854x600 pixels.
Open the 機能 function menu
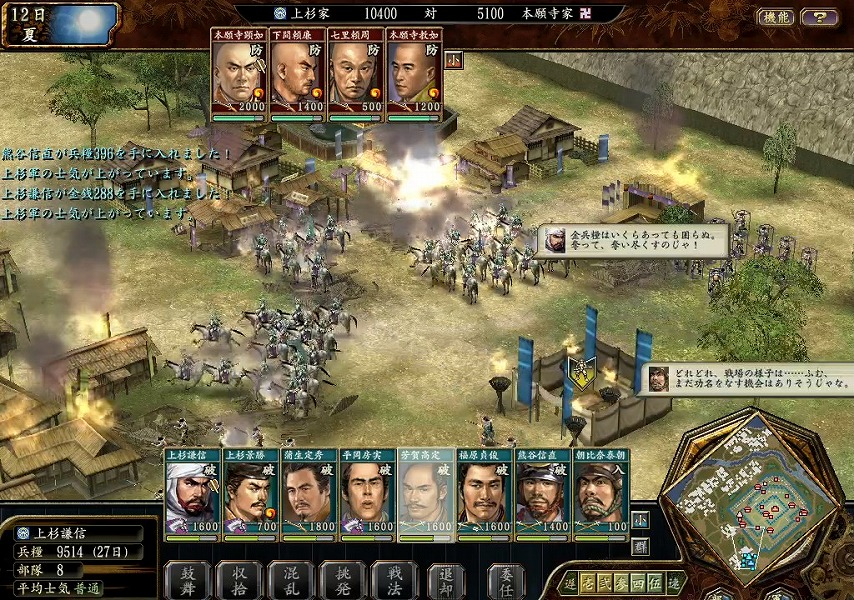click(775, 17)
